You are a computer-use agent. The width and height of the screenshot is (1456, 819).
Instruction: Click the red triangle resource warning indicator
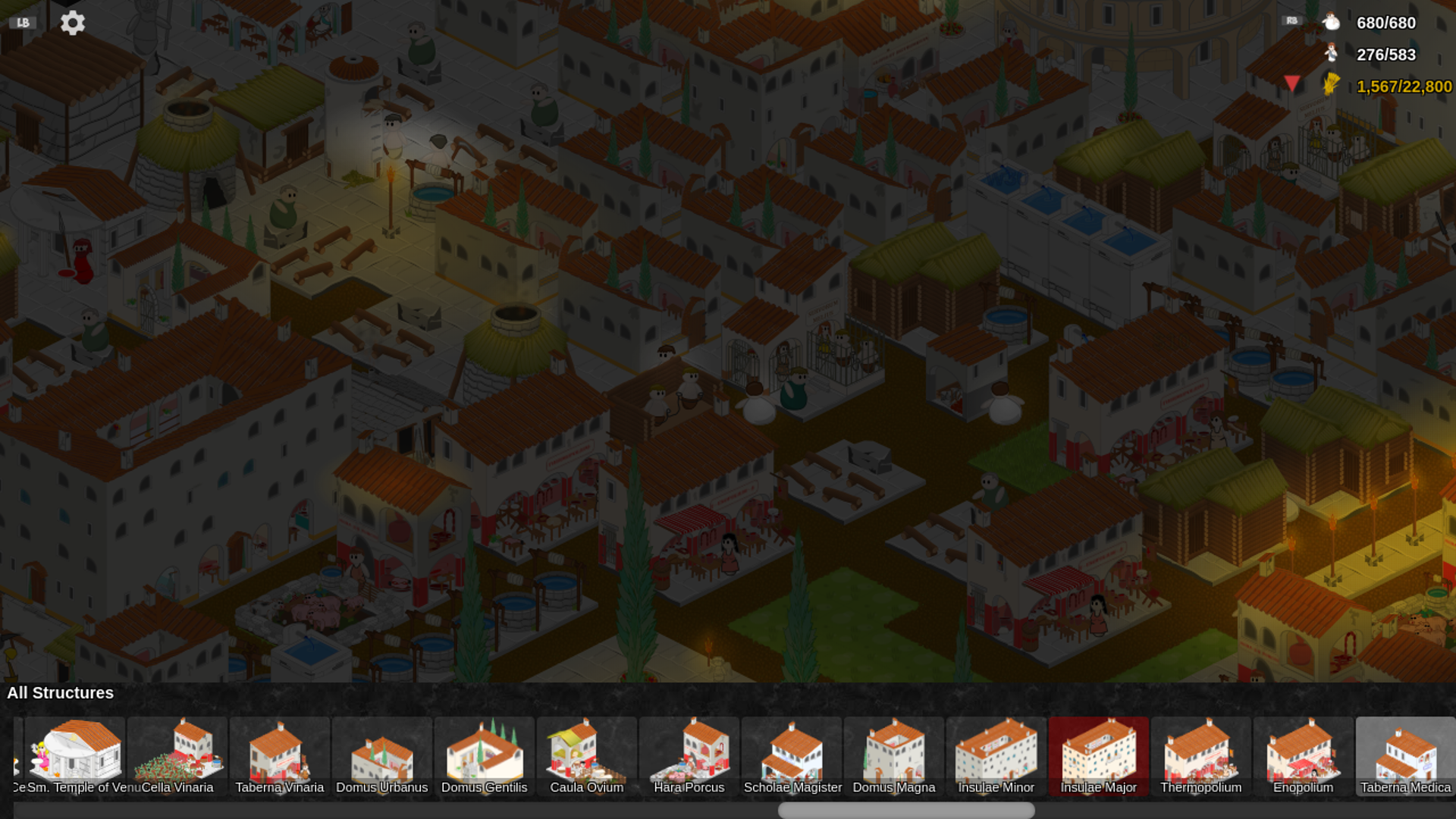(x=1292, y=83)
